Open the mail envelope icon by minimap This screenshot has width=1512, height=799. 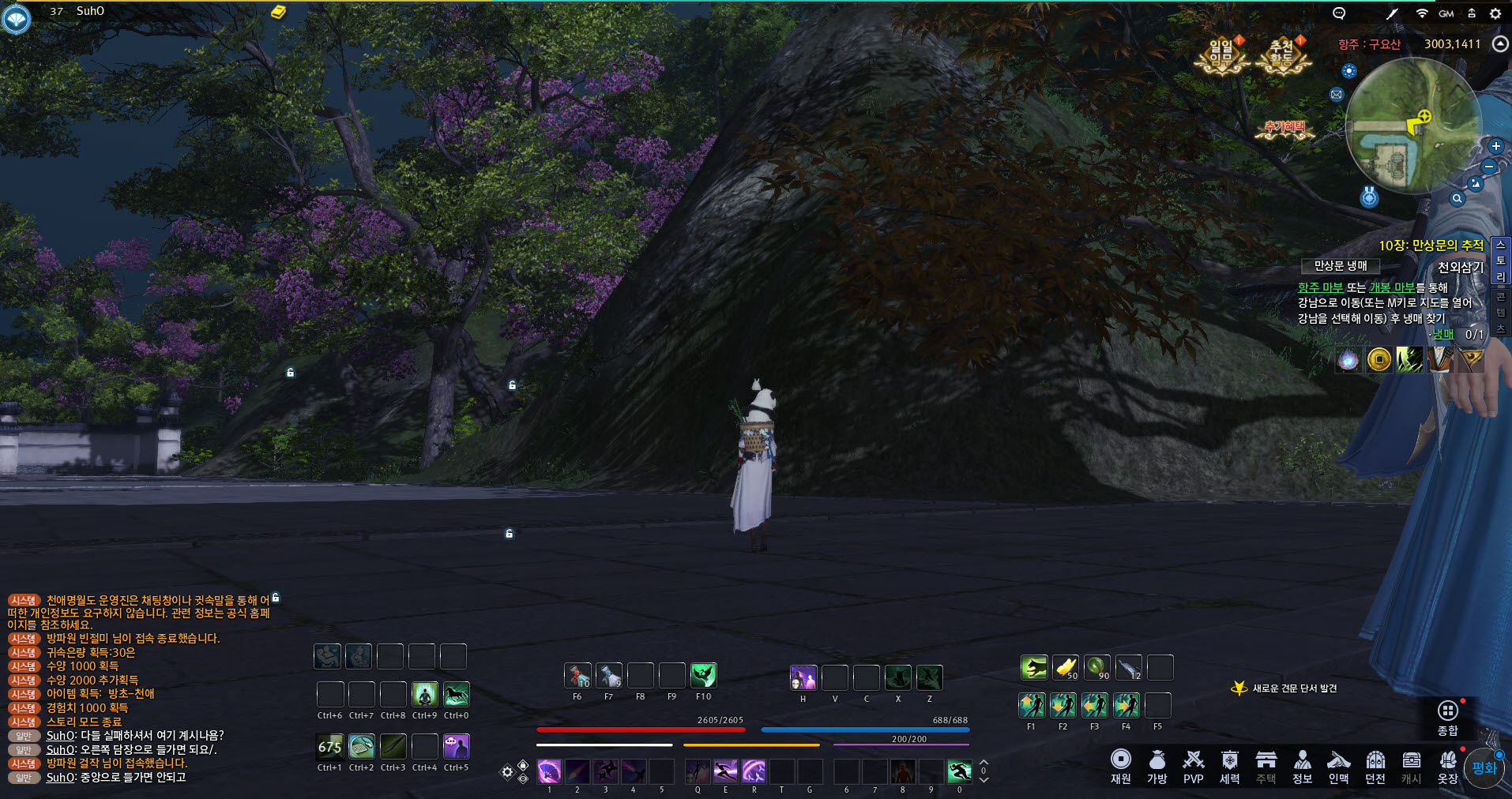pos(1336,95)
